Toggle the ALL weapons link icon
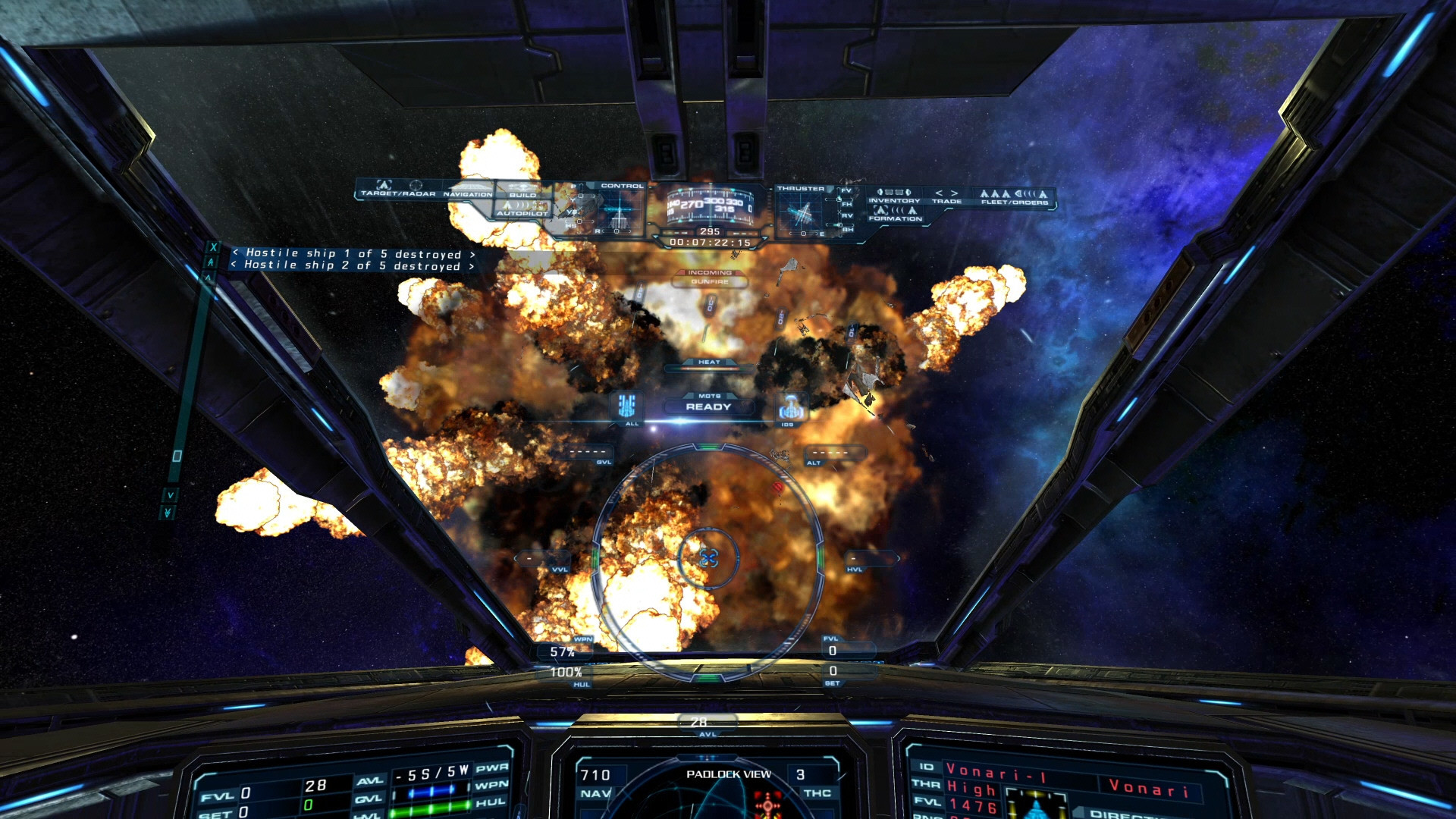 [627, 407]
